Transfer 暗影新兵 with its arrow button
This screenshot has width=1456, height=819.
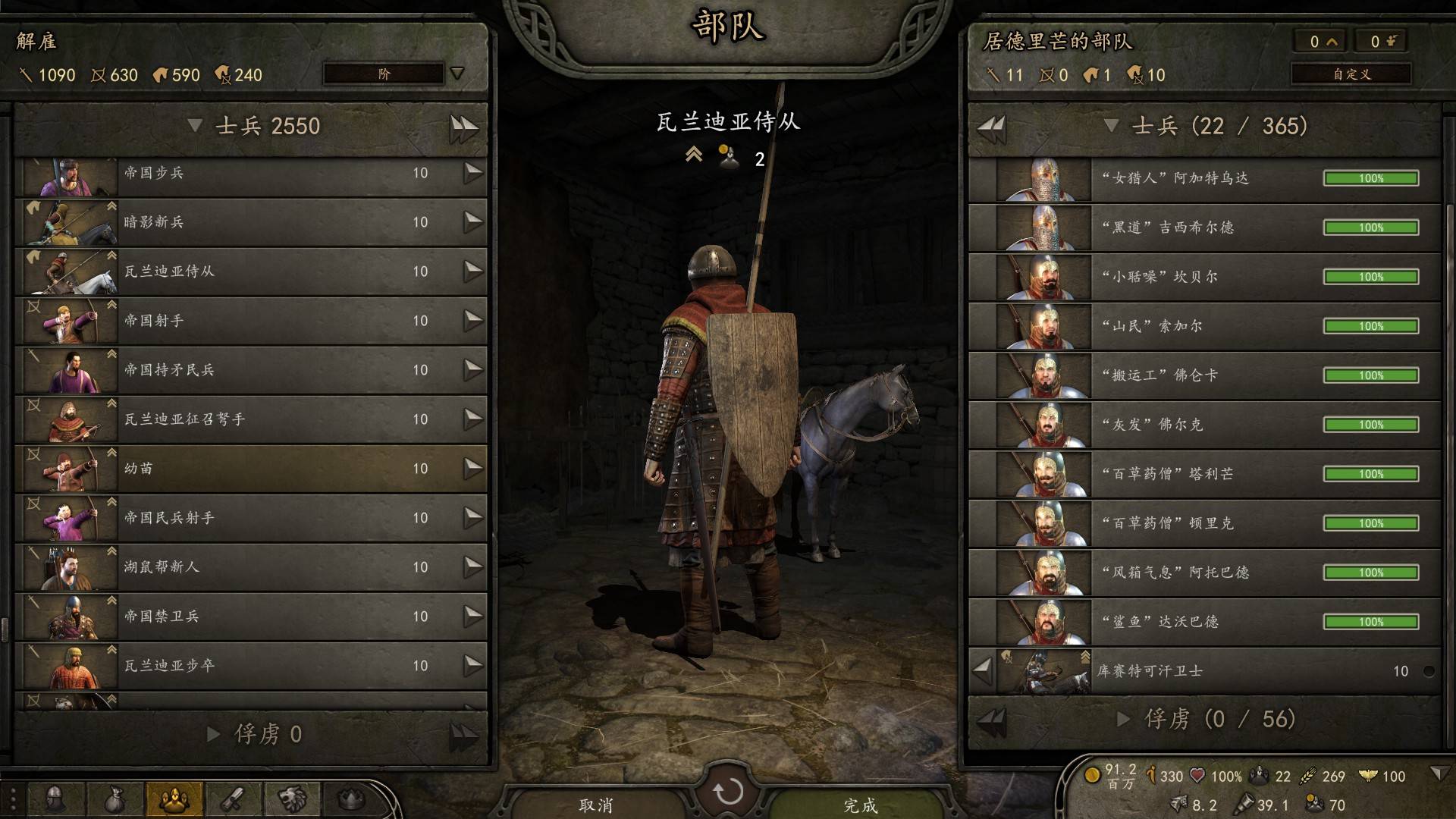473,221
